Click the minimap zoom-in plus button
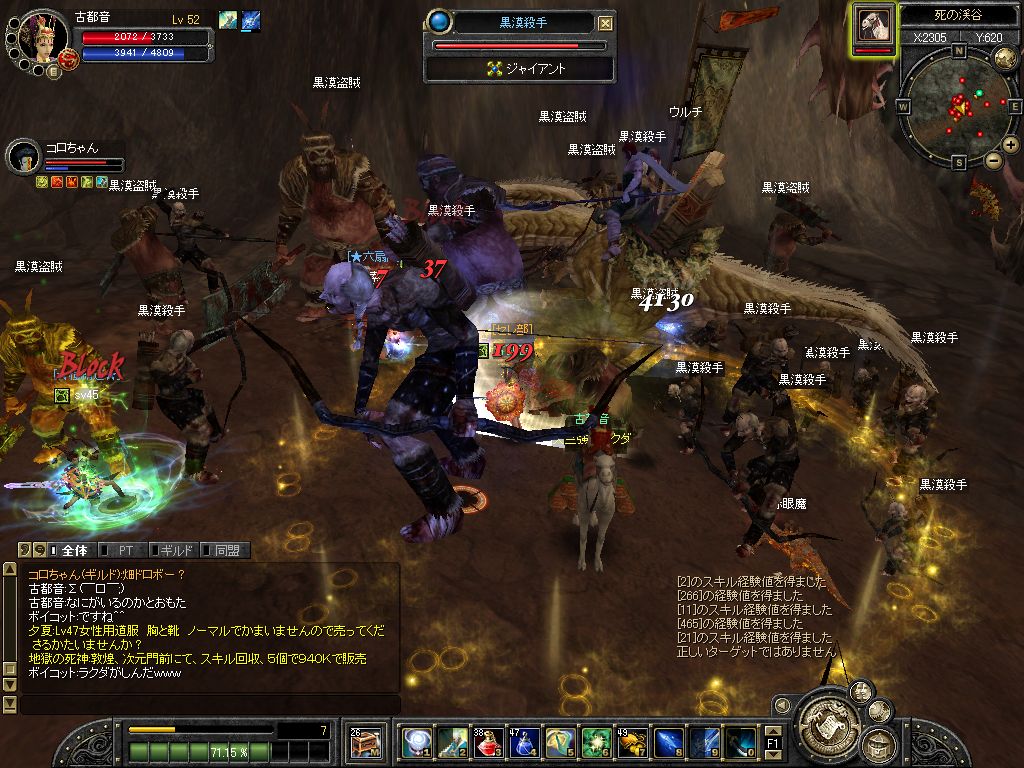The height and width of the screenshot is (768, 1024). 1012,145
